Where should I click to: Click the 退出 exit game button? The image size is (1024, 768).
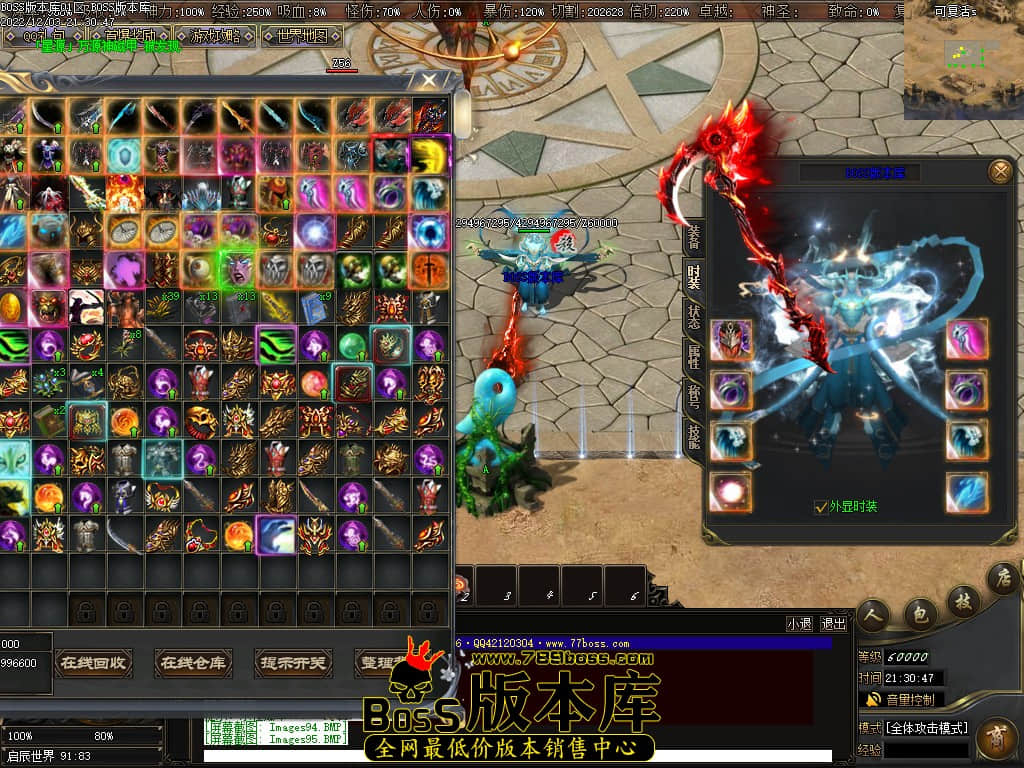[833, 624]
